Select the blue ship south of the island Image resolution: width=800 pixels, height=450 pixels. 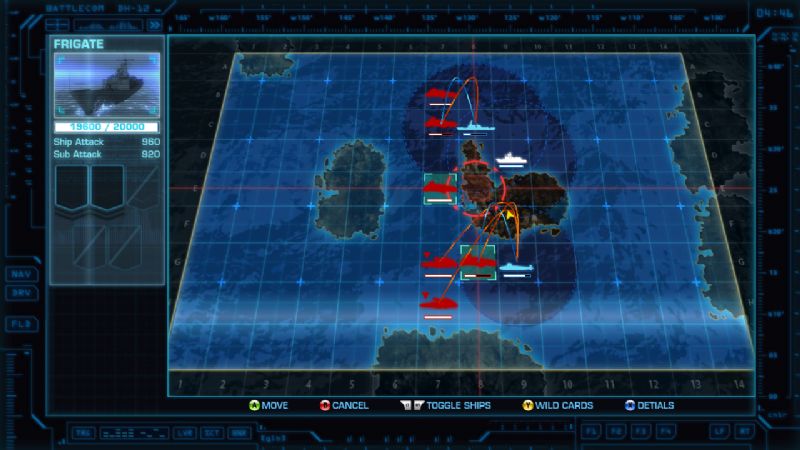514,268
